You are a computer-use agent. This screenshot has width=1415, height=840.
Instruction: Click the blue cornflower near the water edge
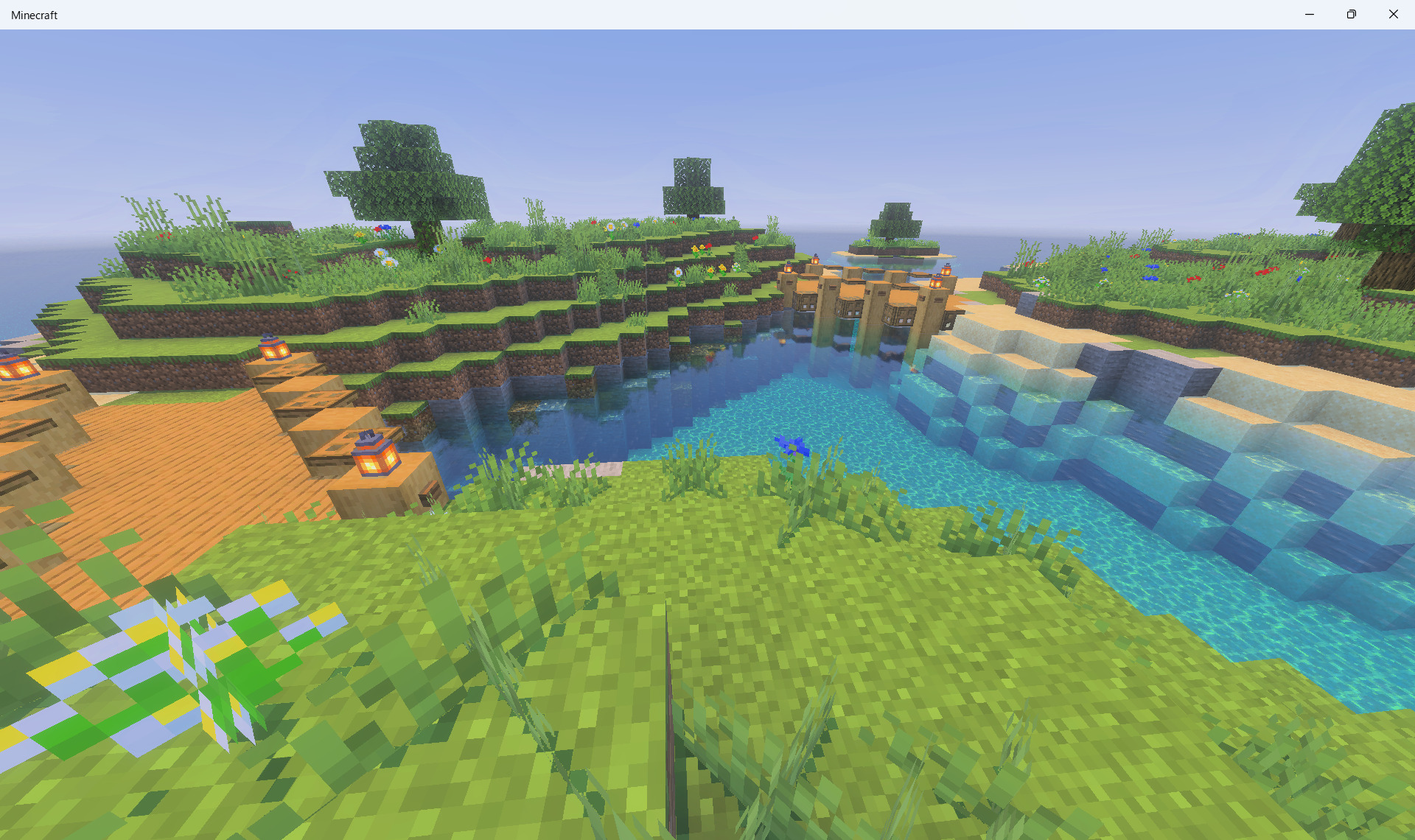pyautogui.click(x=792, y=446)
